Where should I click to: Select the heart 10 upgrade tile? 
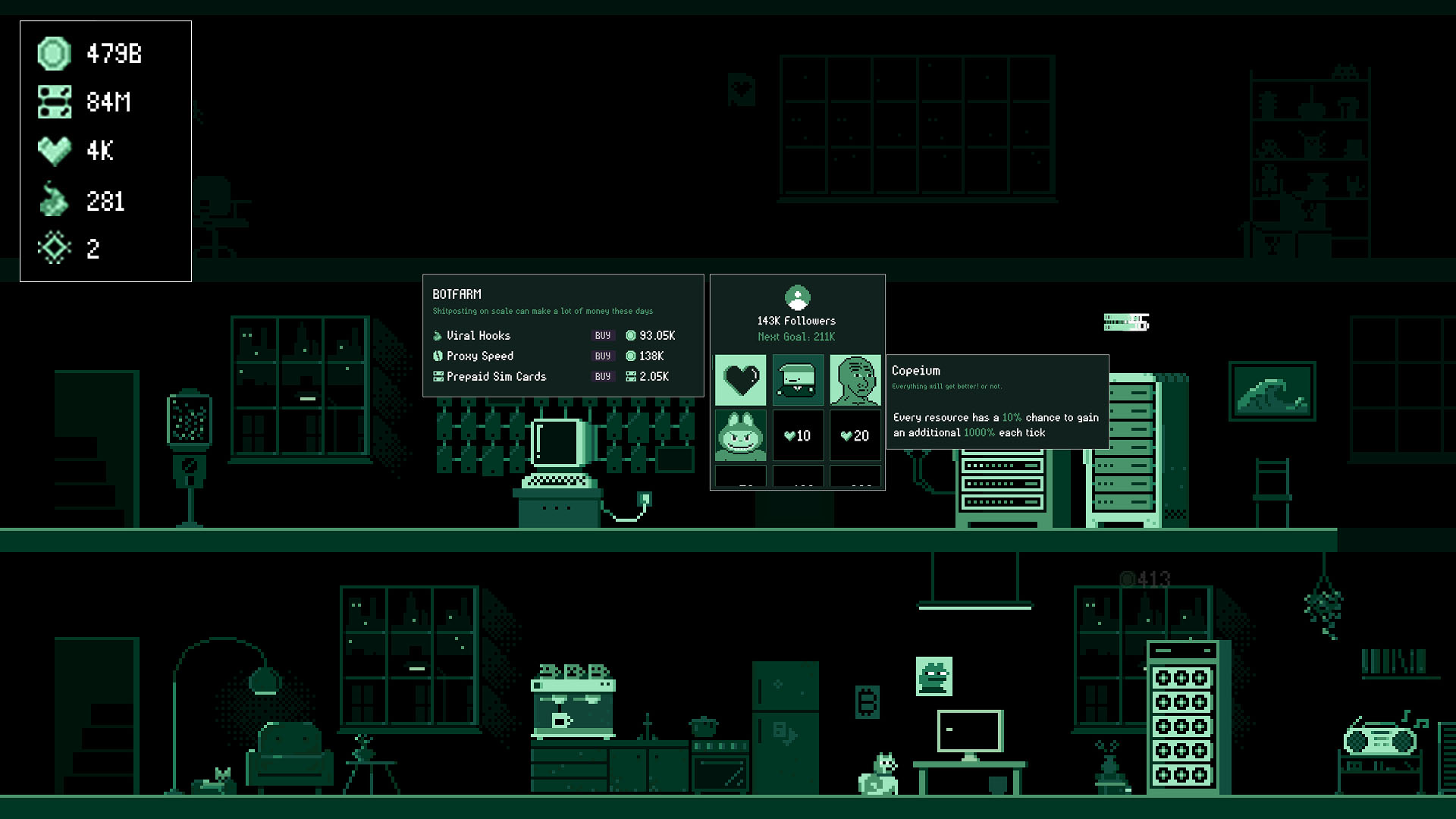[798, 435]
